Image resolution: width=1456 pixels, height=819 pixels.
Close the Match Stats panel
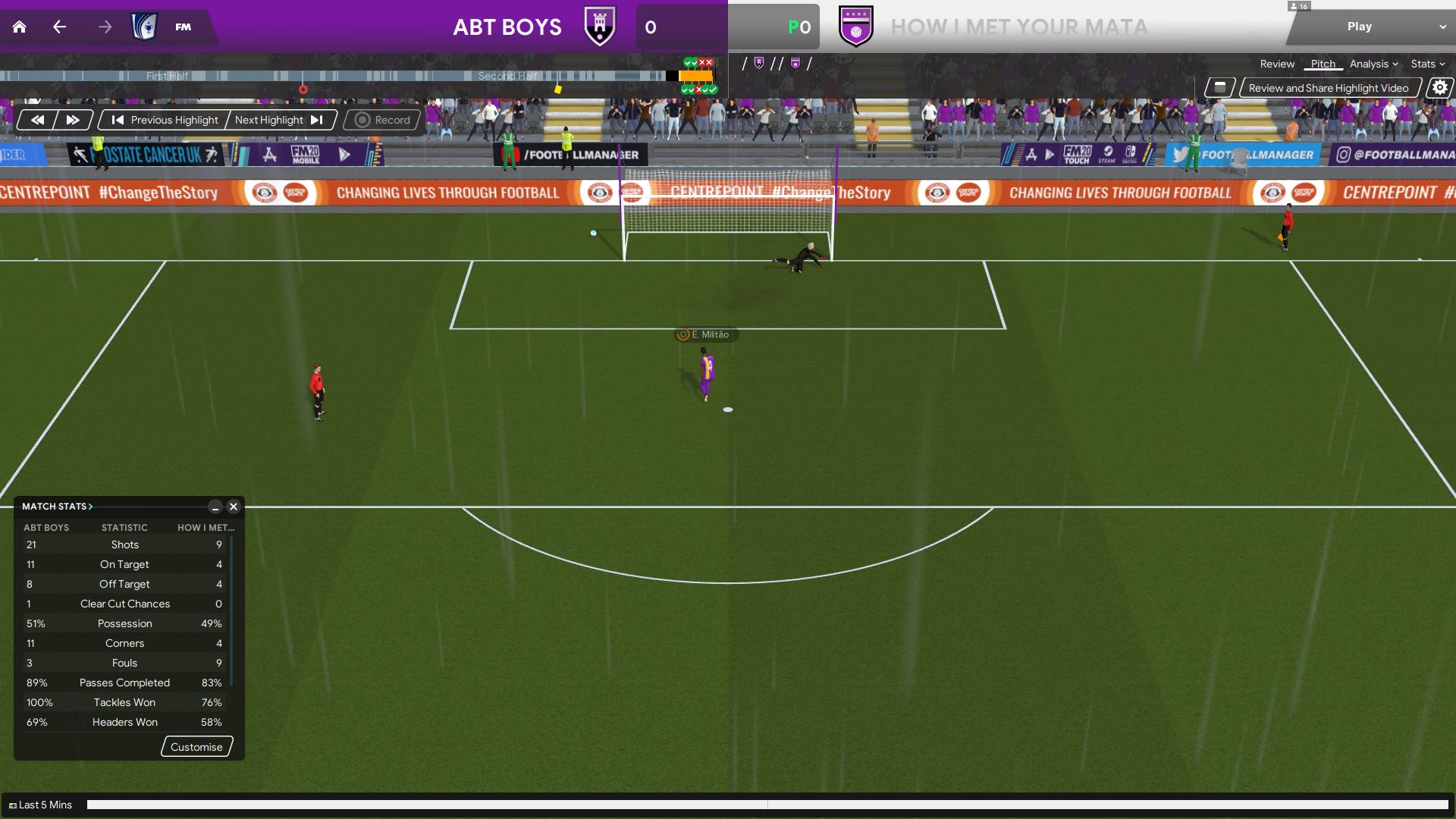pyautogui.click(x=234, y=507)
